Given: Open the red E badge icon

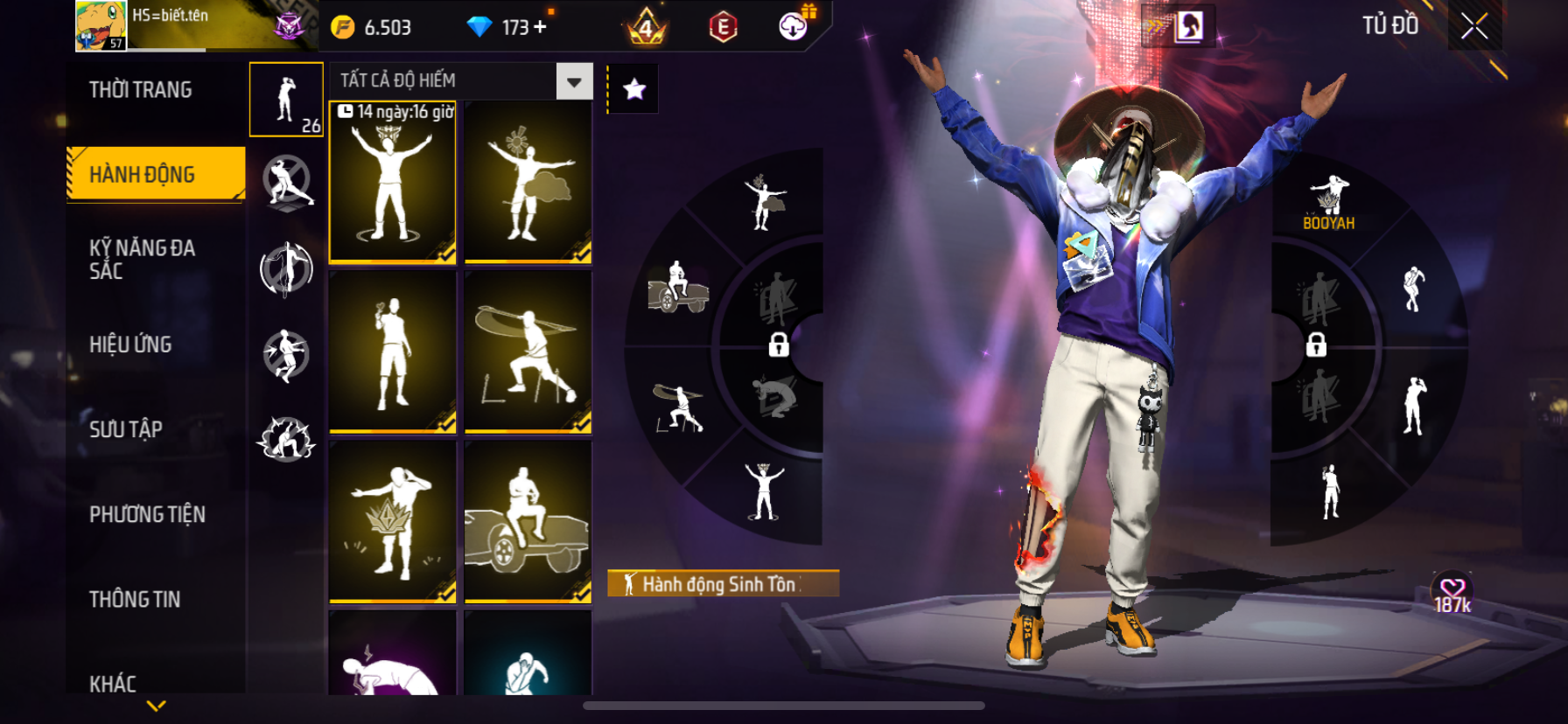Looking at the screenshot, I should point(723,27).
